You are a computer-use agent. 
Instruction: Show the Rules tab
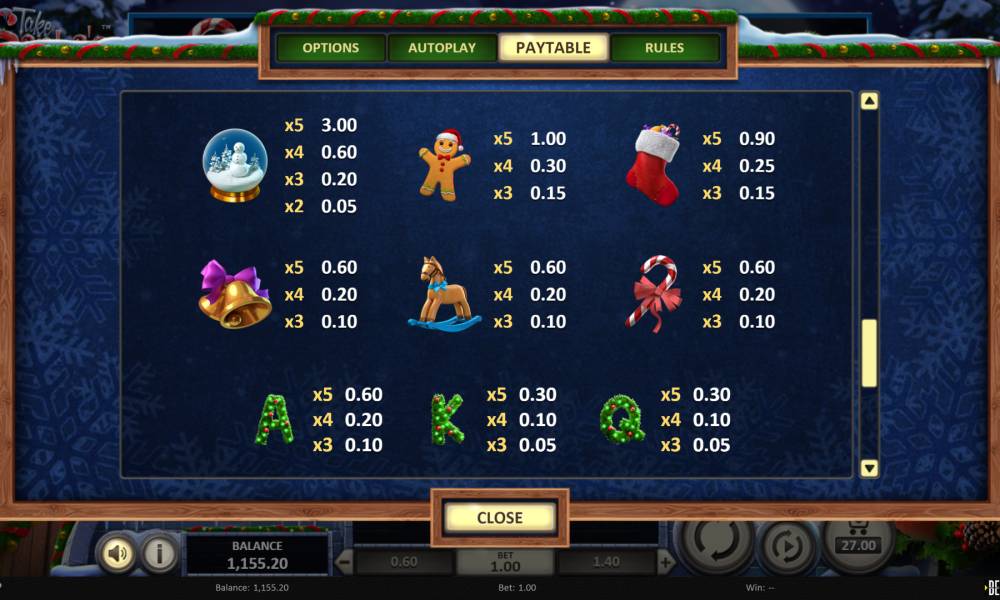pyautogui.click(x=664, y=48)
